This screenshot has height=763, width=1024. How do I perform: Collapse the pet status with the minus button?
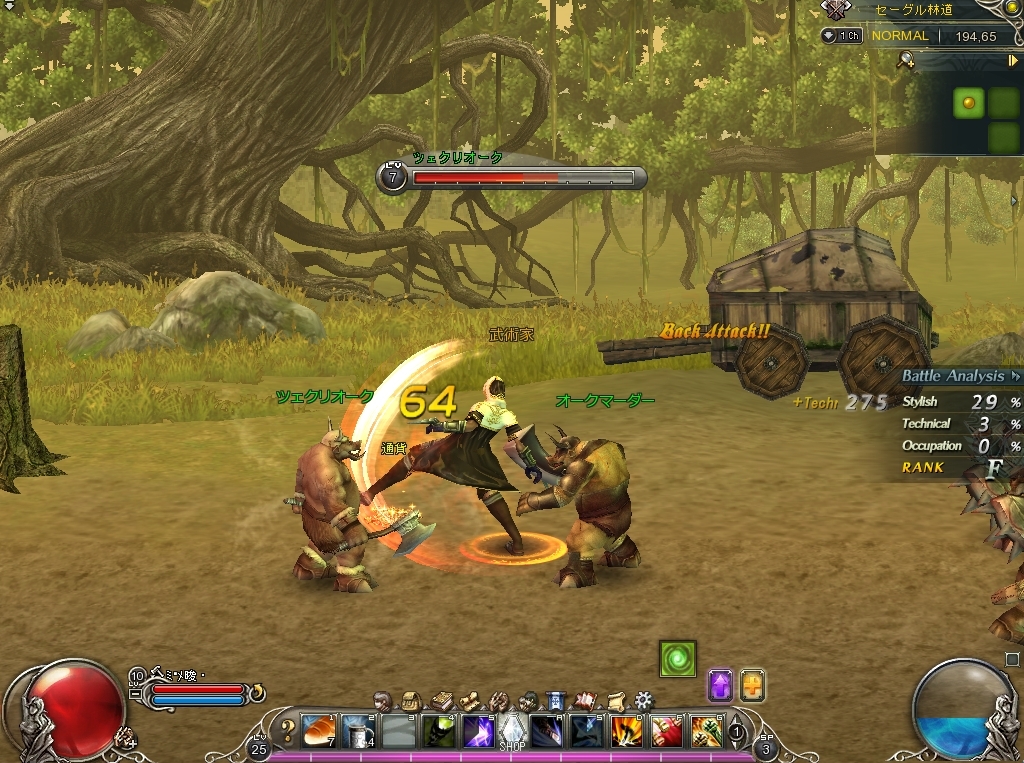click(136, 692)
